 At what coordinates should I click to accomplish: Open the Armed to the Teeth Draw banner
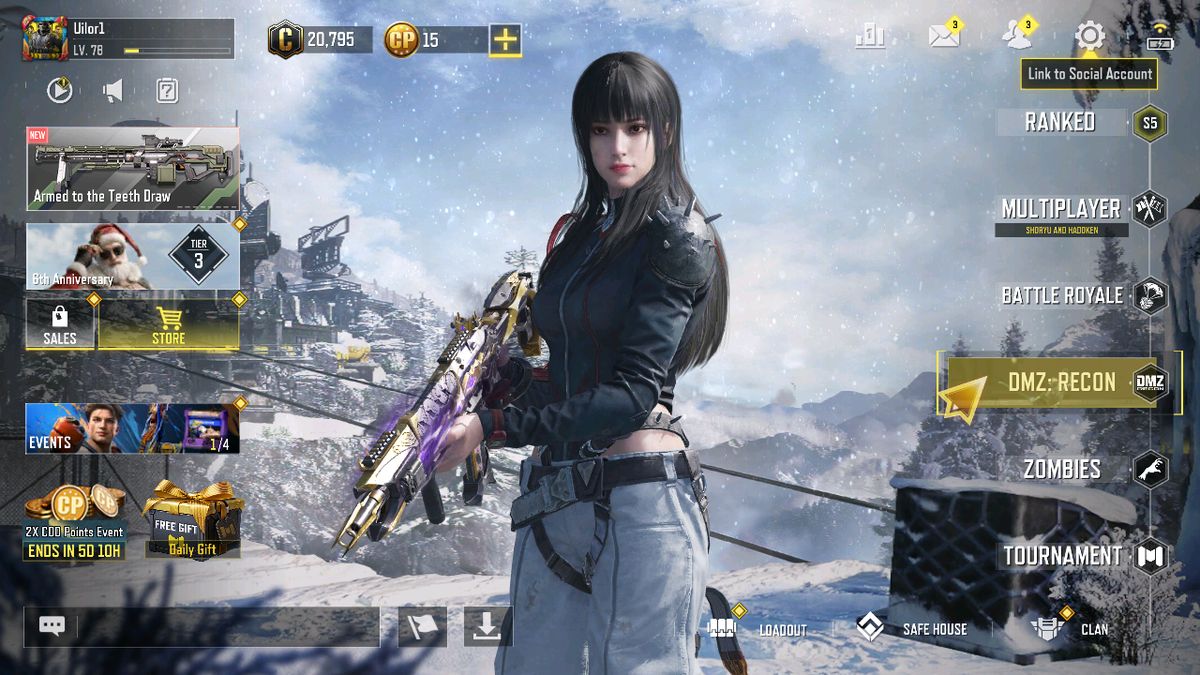[133, 168]
